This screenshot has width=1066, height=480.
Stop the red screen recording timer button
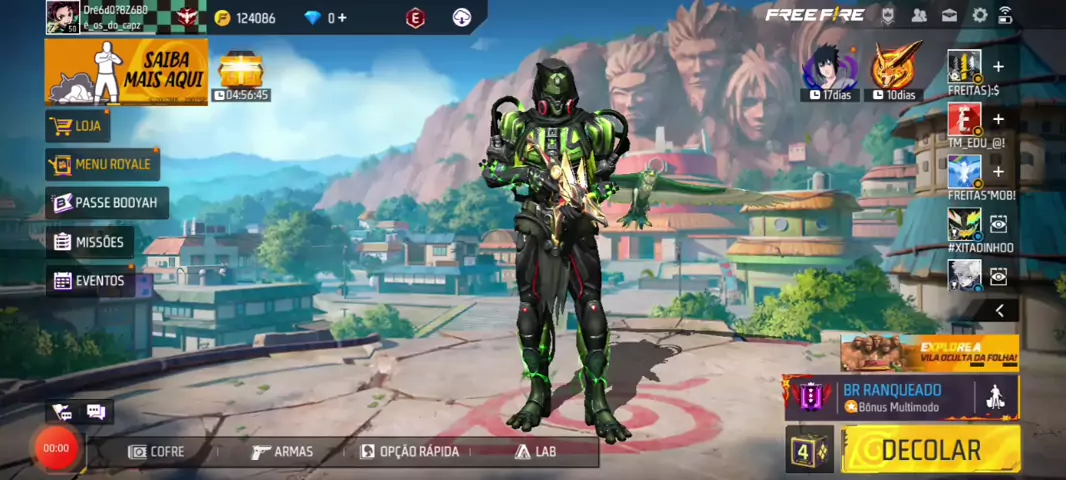click(x=56, y=449)
